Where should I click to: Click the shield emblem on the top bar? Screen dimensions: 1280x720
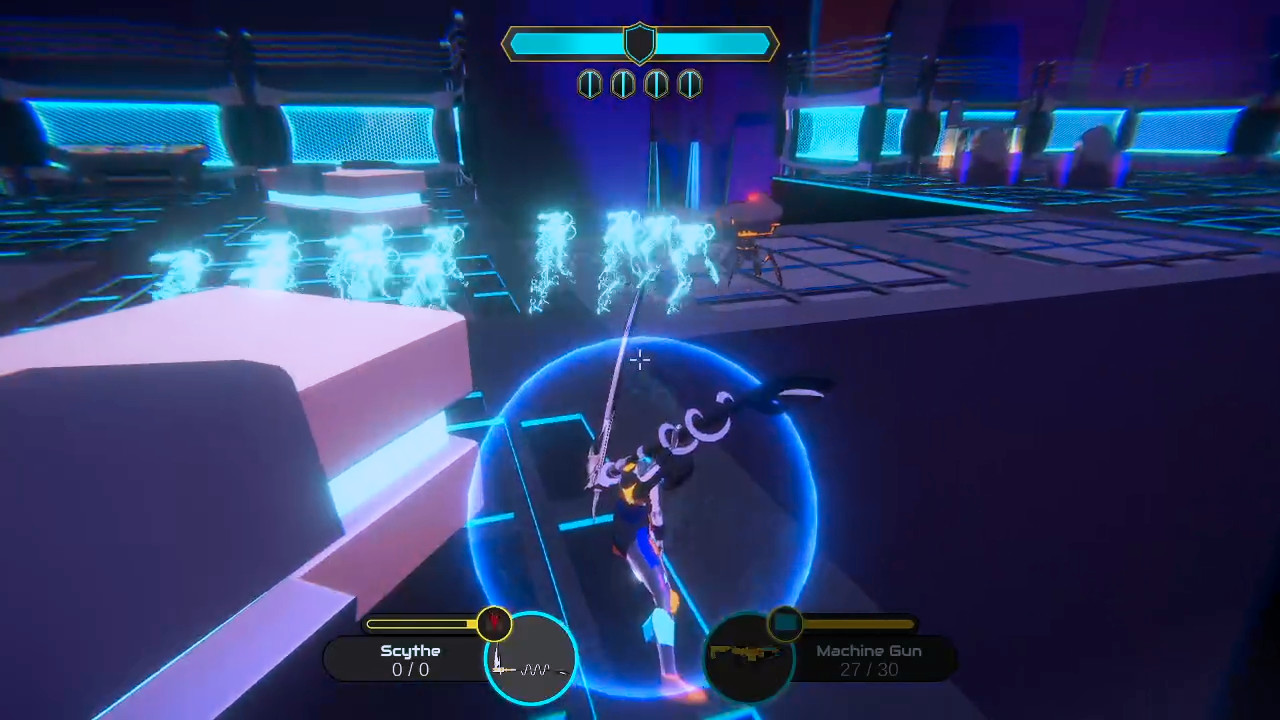[x=640, y=43]
